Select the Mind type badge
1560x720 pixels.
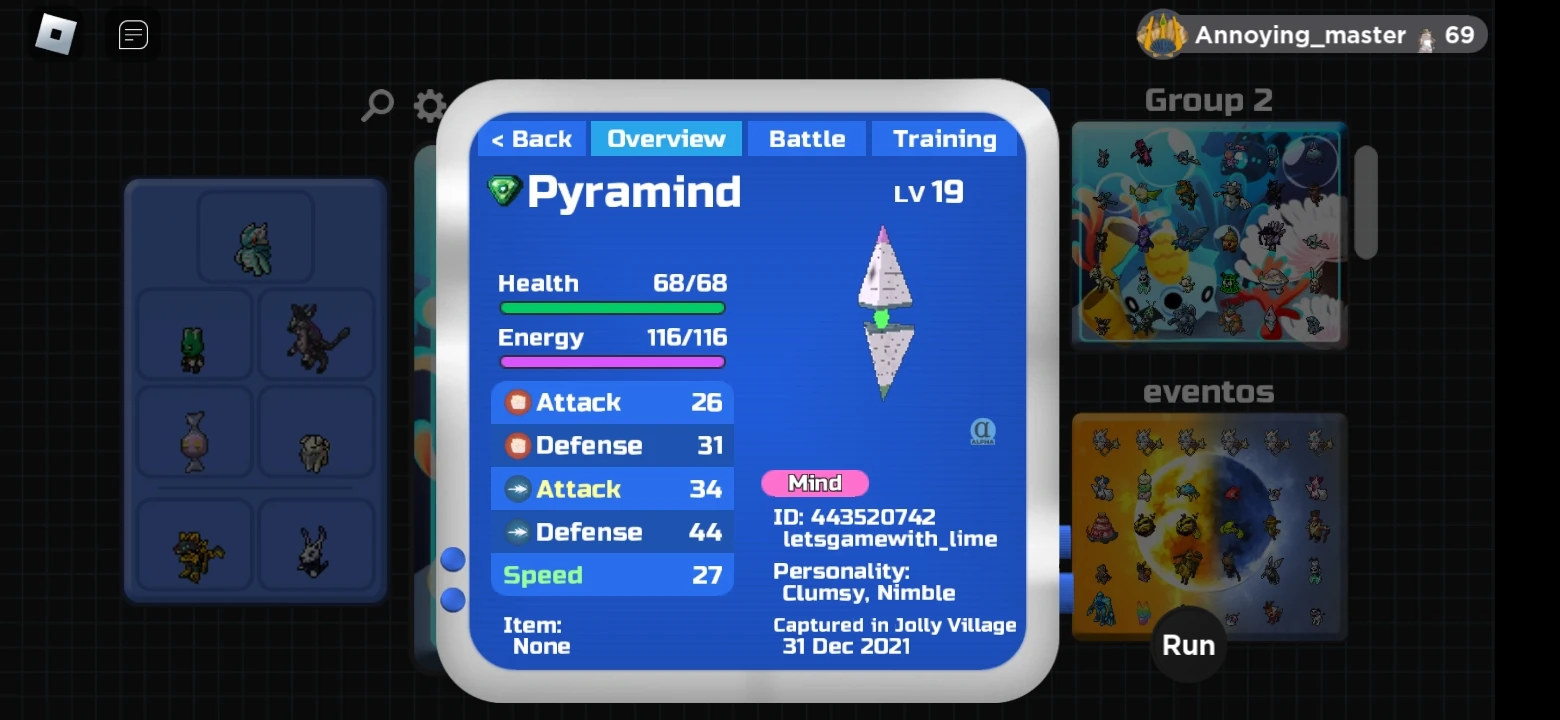(x=813, y=483)
